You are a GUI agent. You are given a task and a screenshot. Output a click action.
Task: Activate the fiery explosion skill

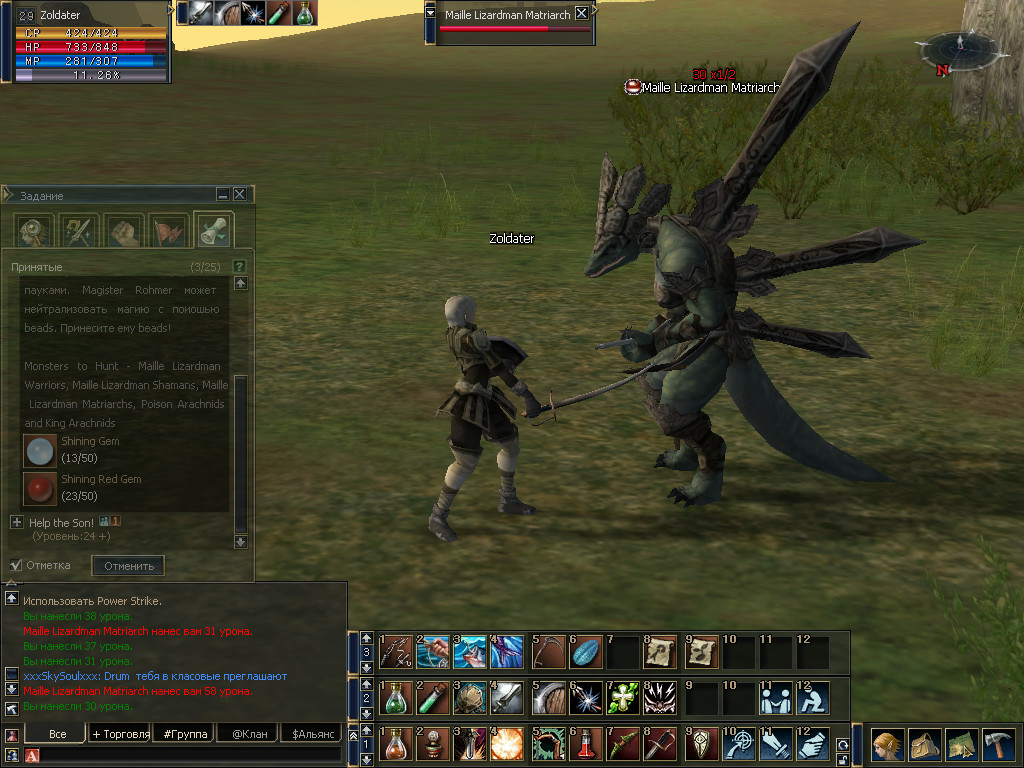coord(509,745)
